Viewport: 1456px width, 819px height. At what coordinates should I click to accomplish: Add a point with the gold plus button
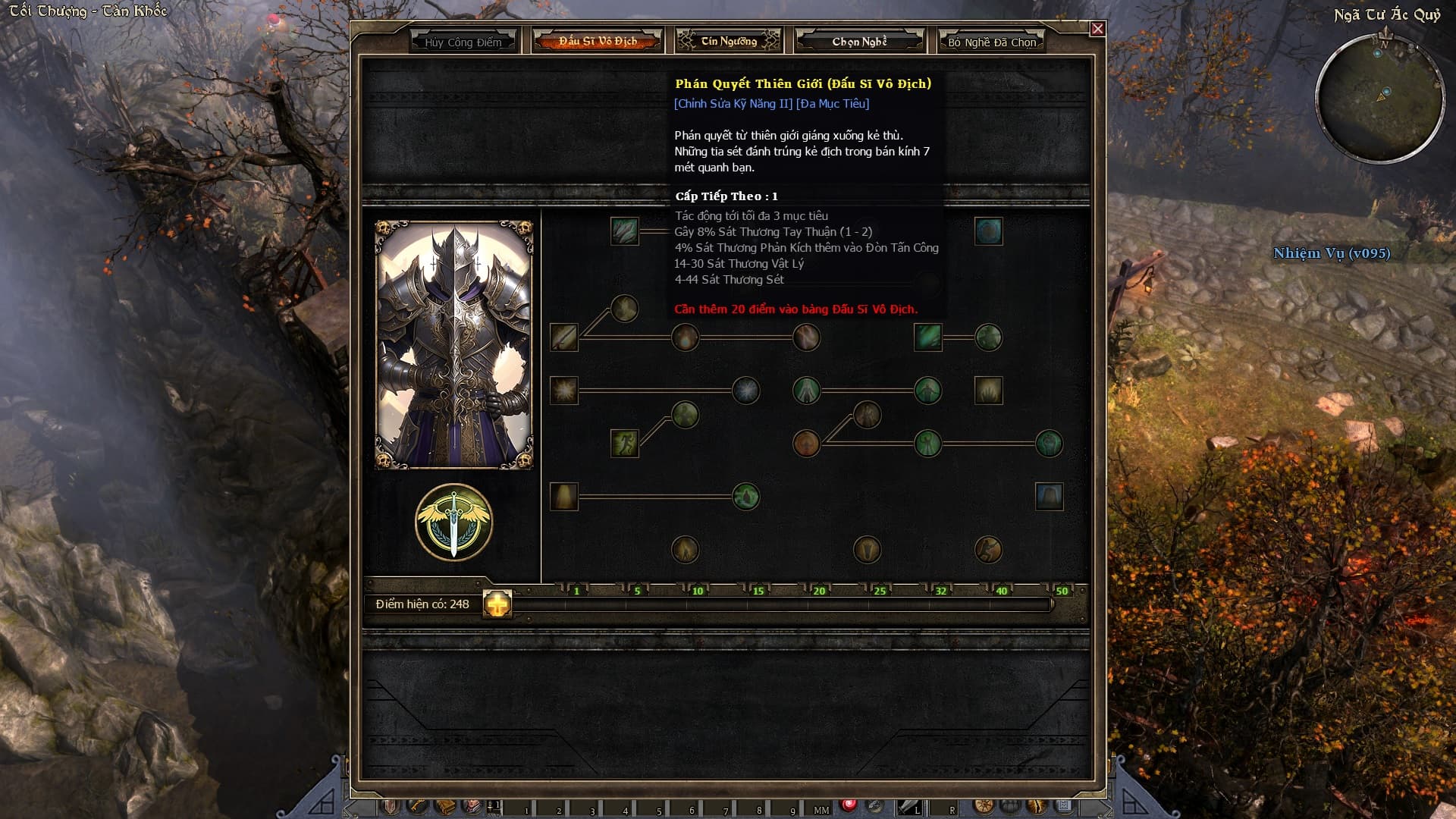[497, 604]
